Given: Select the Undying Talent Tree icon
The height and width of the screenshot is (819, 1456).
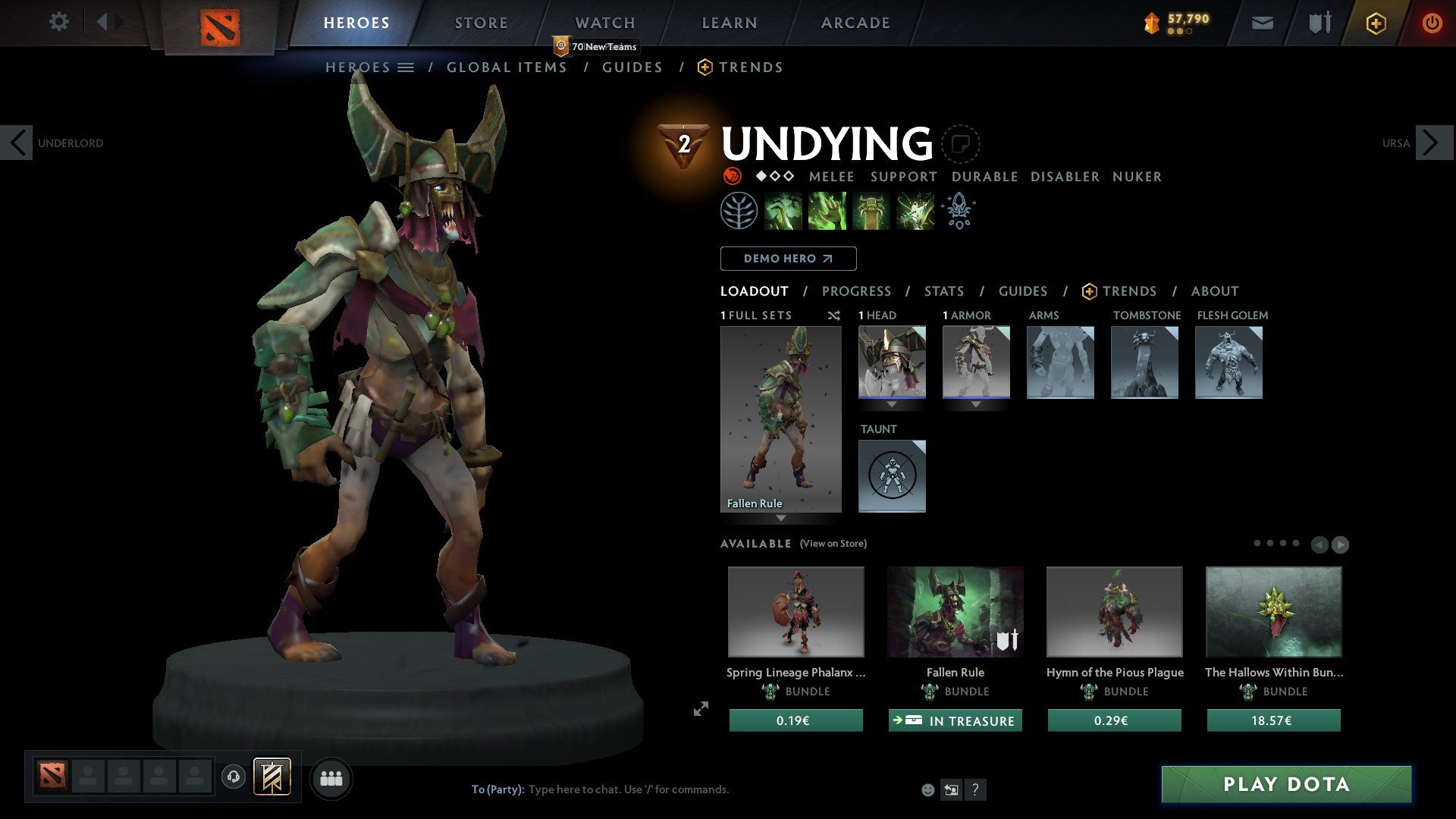Looking at the screenshot, I should (739, 210).
